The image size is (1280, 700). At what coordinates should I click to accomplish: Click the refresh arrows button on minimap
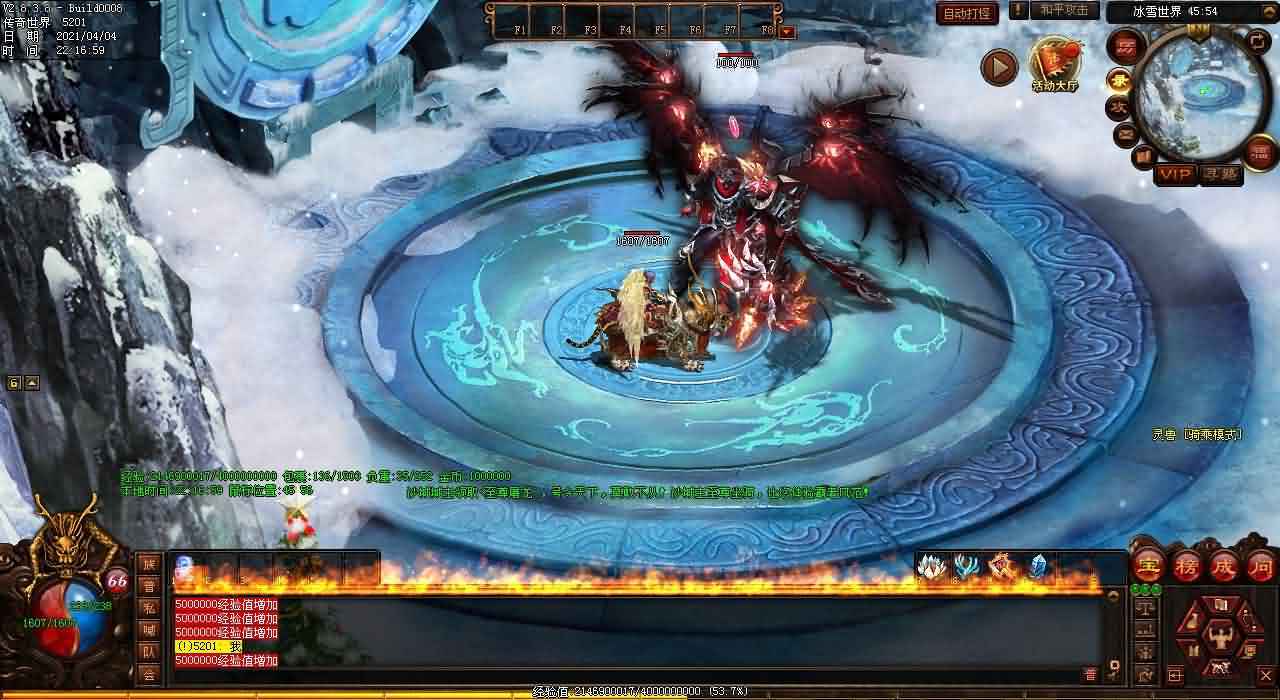[1259, 42]
